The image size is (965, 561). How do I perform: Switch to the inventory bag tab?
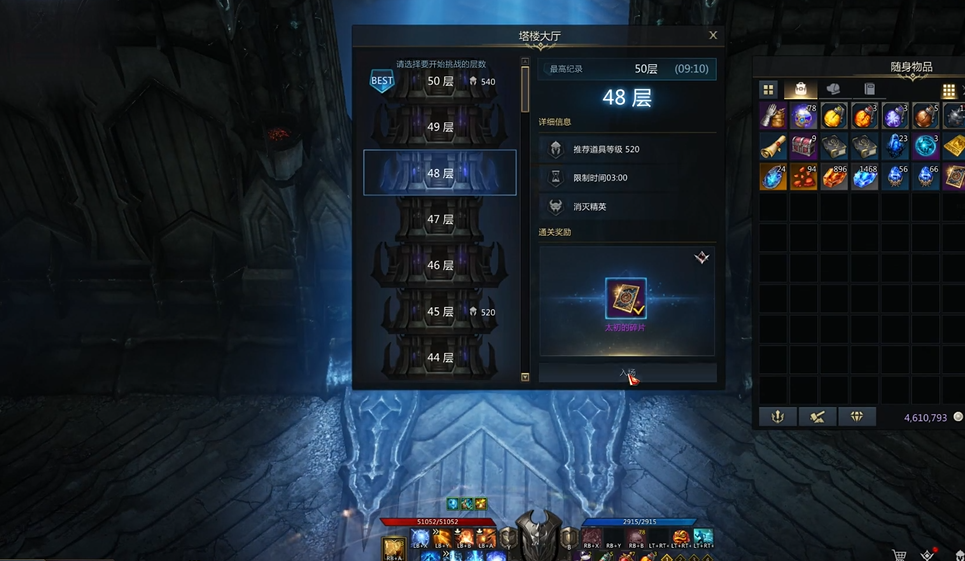[x=801, y=90]
